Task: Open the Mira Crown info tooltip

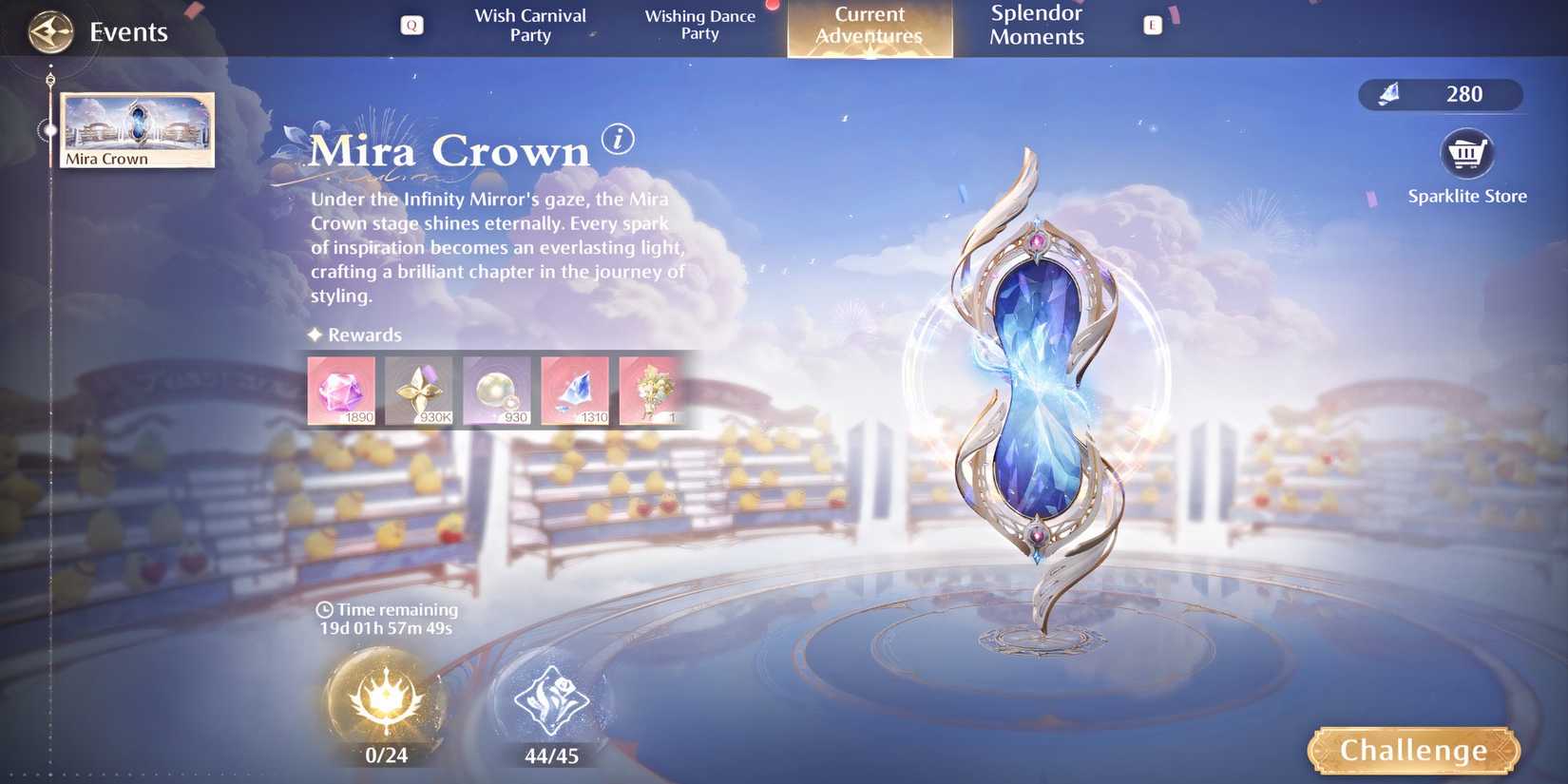Action: click(619, 141)
